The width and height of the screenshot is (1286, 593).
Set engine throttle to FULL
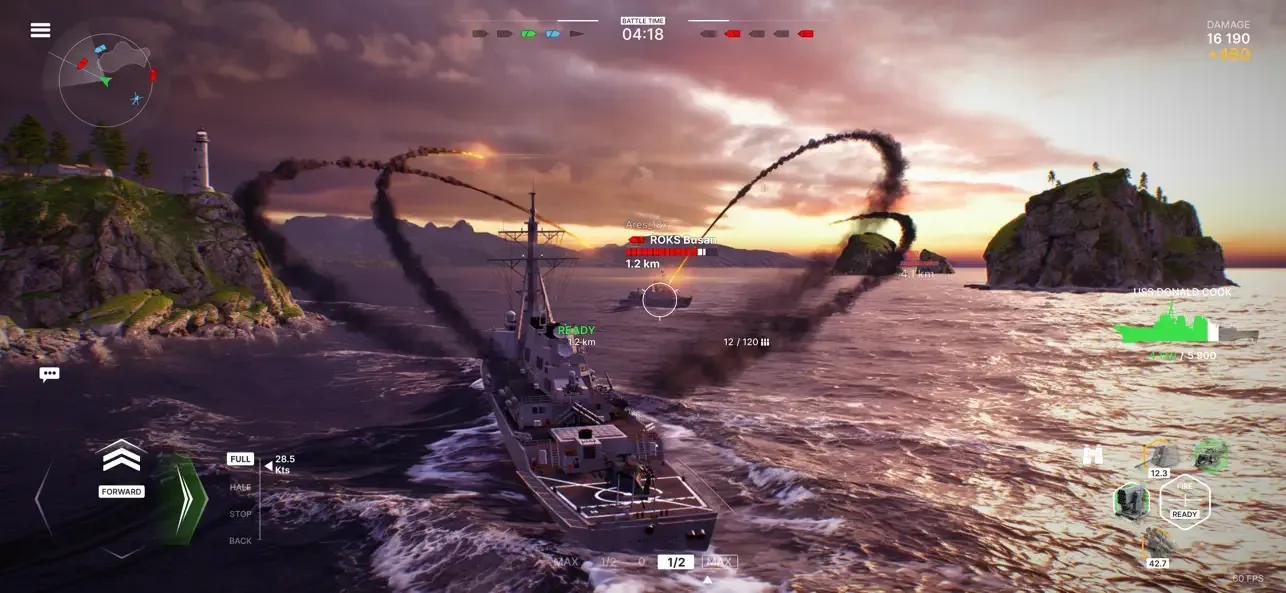(x=240, y=459)
